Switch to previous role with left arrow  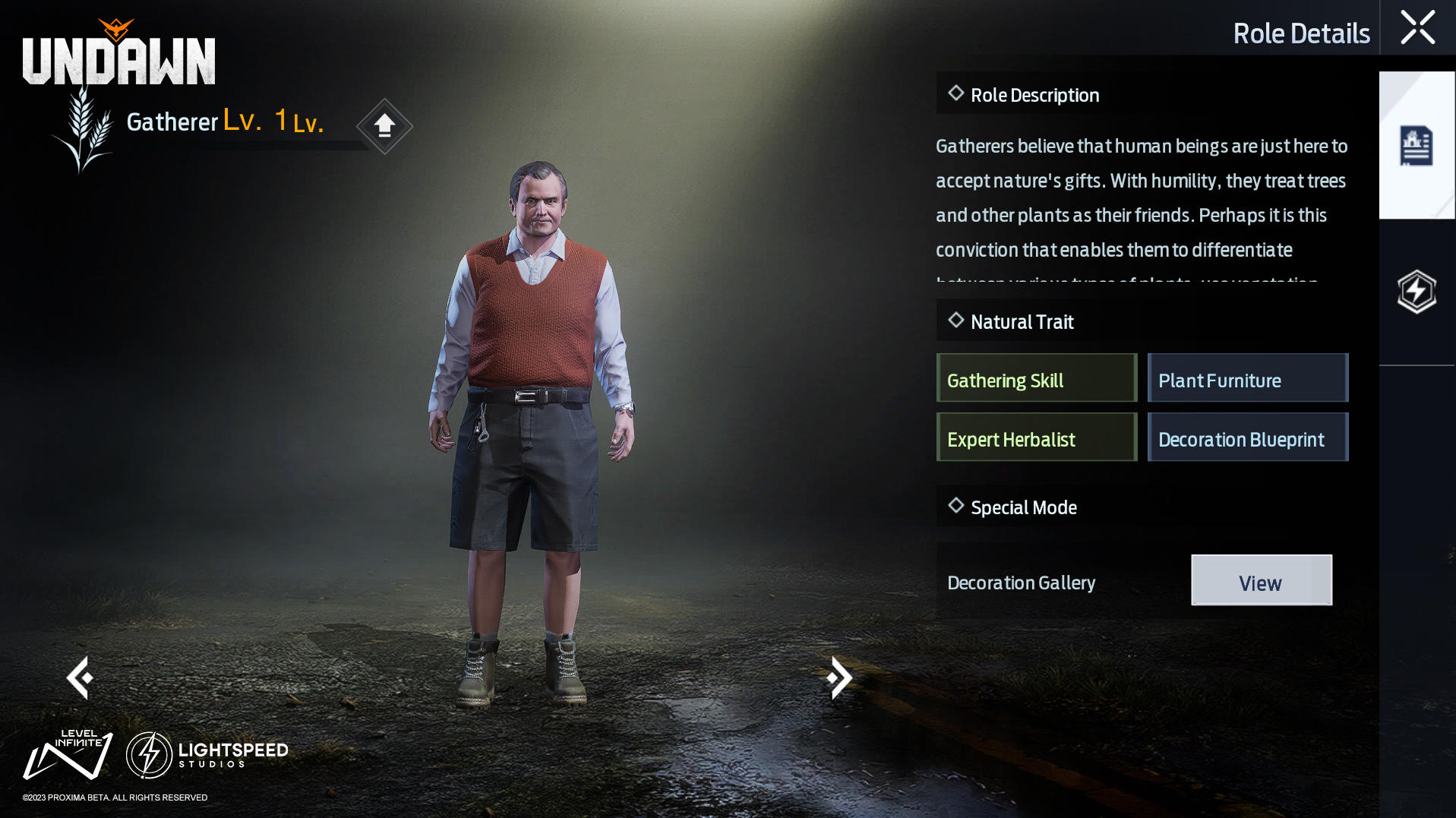(x=80, y=677)
